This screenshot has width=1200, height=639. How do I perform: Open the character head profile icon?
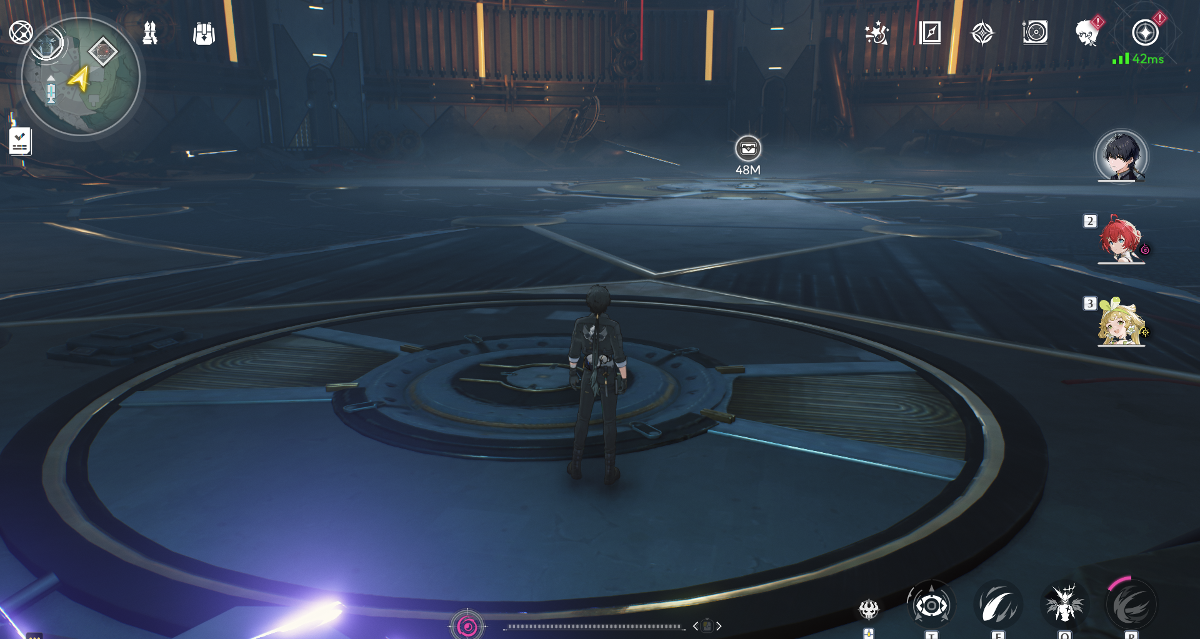click(x=1087, y=33)
